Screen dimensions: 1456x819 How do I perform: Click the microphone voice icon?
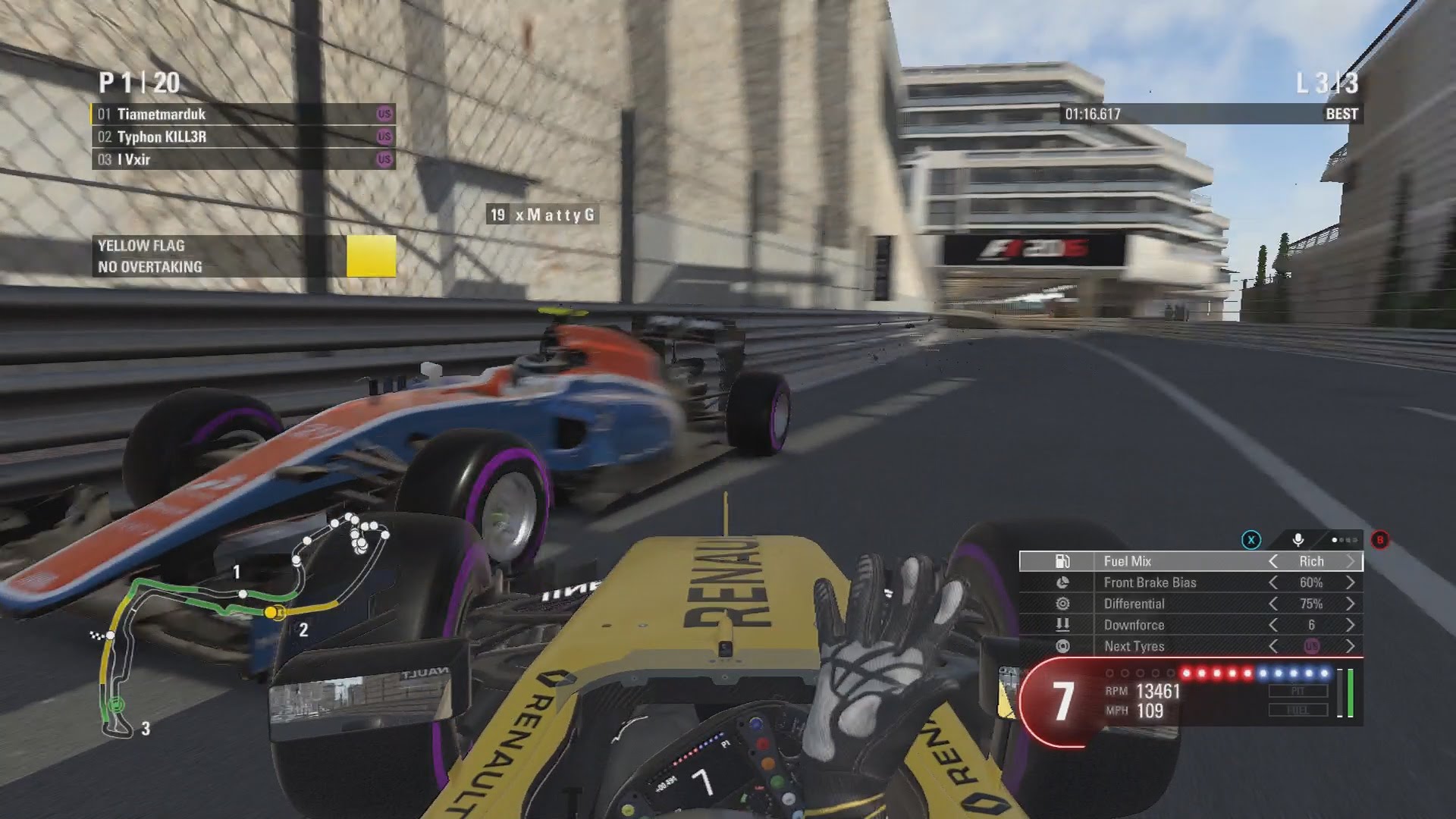1298,540
